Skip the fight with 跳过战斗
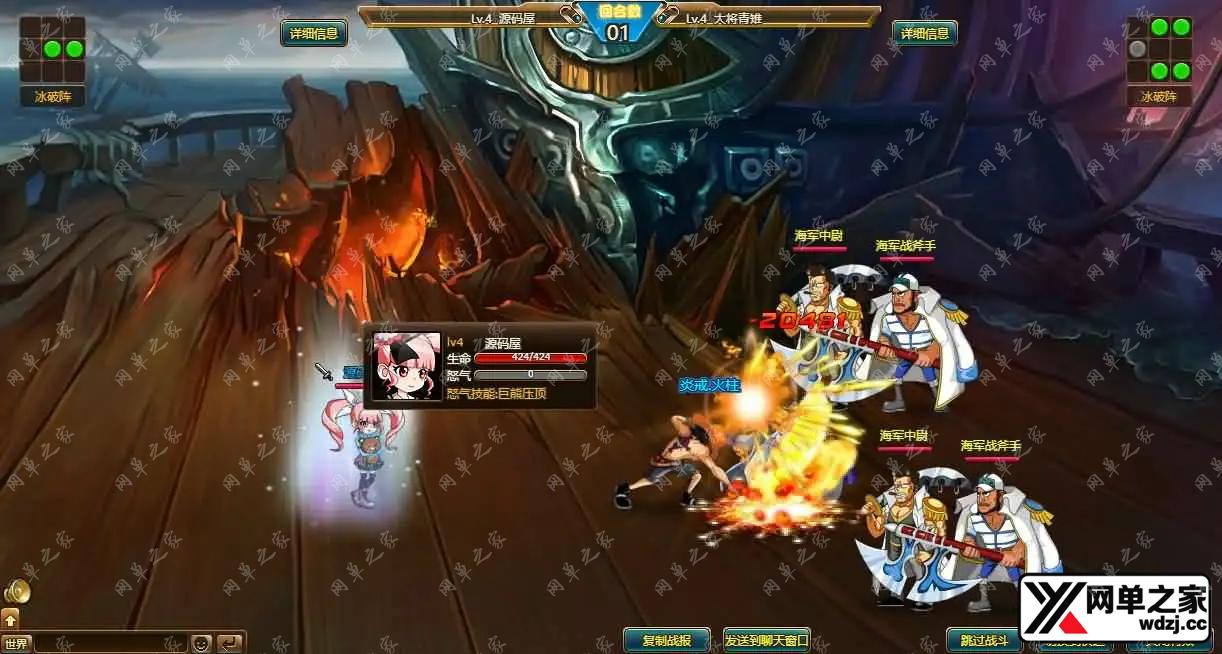Image resolution: width=1222 pixels, height=654 pixels. [984, 640]
